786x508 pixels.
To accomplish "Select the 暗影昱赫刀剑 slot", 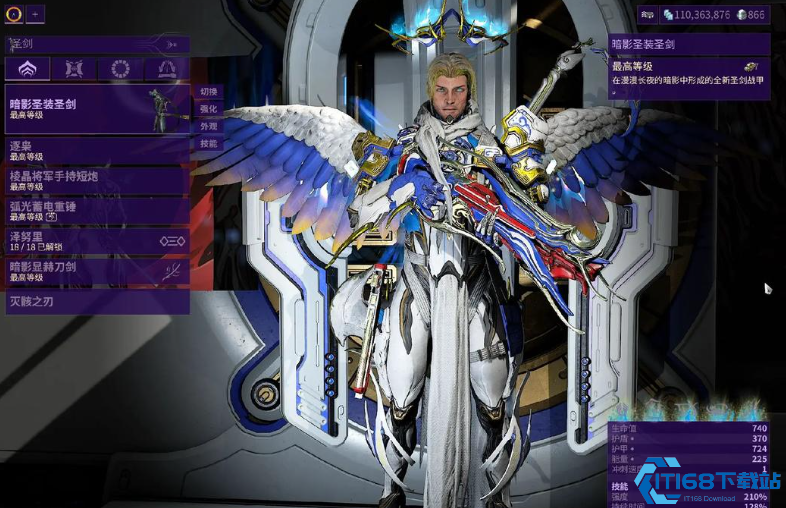I will pyautogui.click(x=97, y=270).
